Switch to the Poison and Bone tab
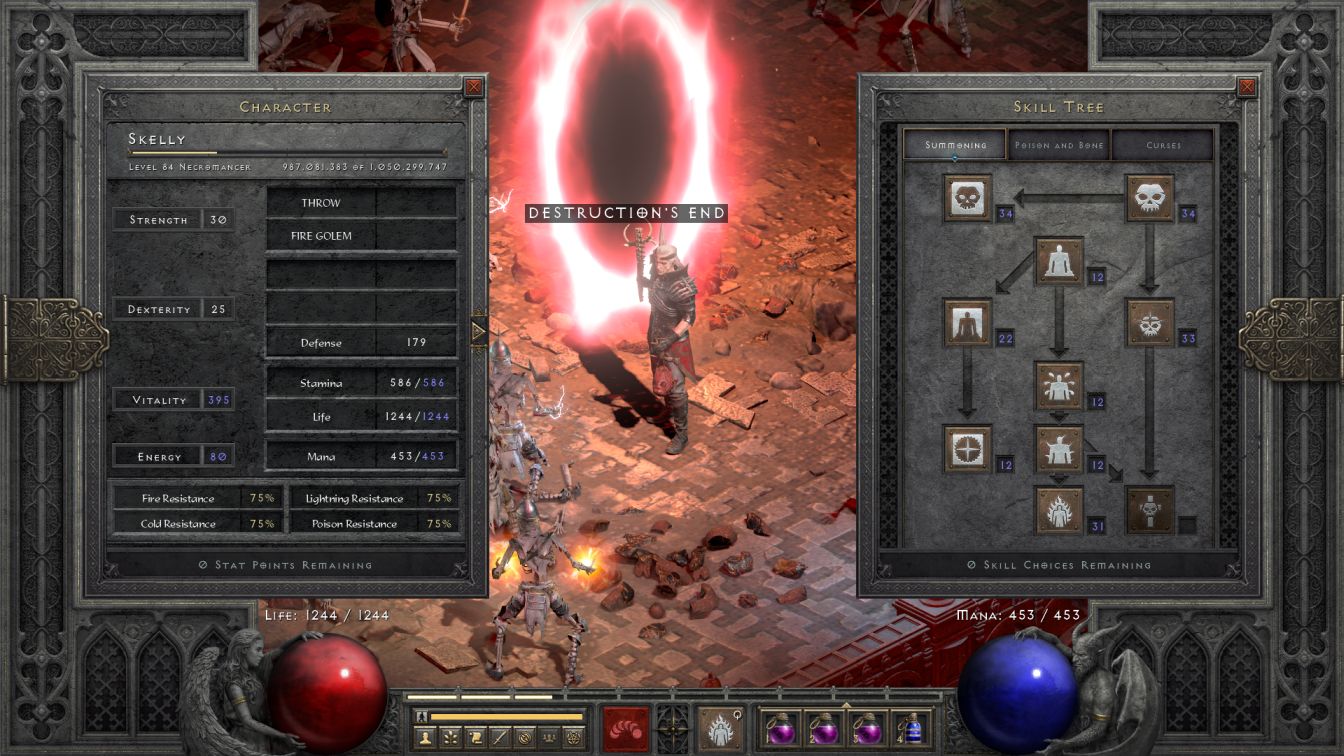Image resolution: width=1344 pixels, height=756 pixels. (x=1059, y=145)
